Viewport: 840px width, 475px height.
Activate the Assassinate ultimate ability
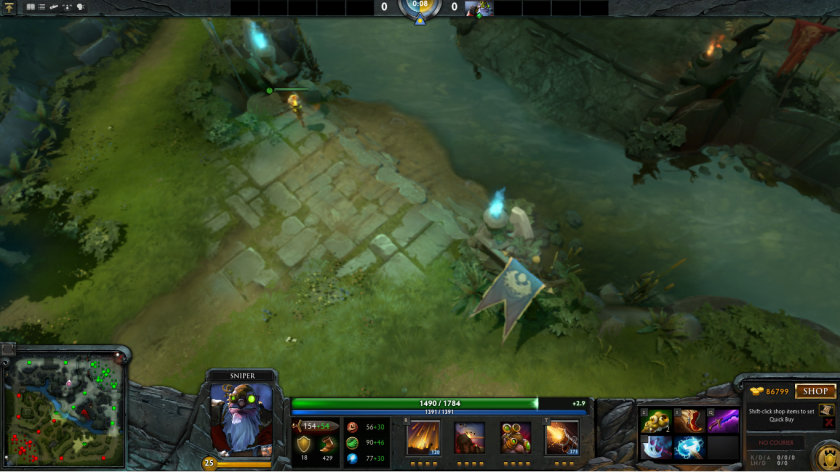click(x=561, y=437)
